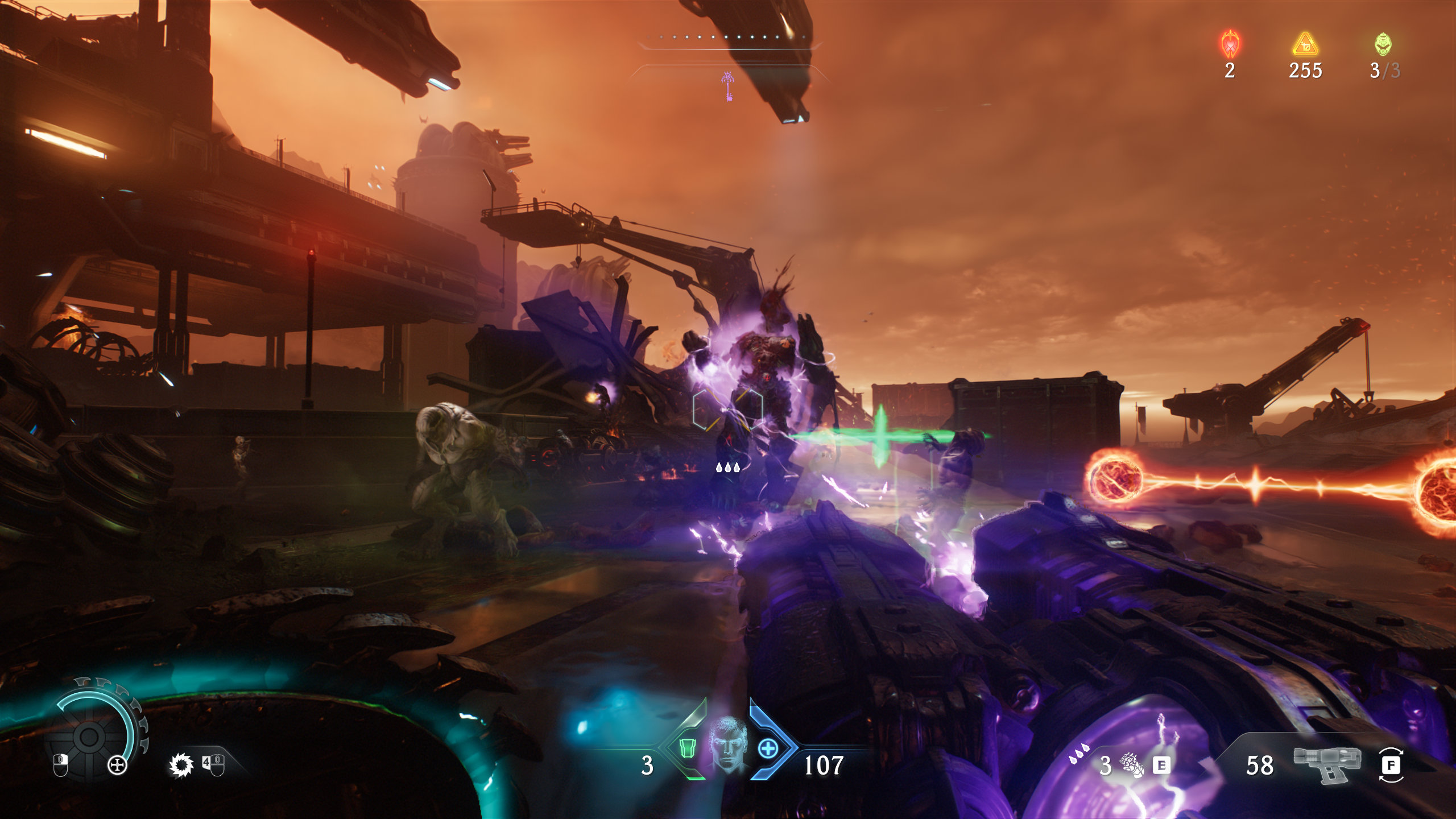Viewport: 1456px width, 819px height.
Task: Select the gold triangle currency icon
Action: tap(1305, 44)
